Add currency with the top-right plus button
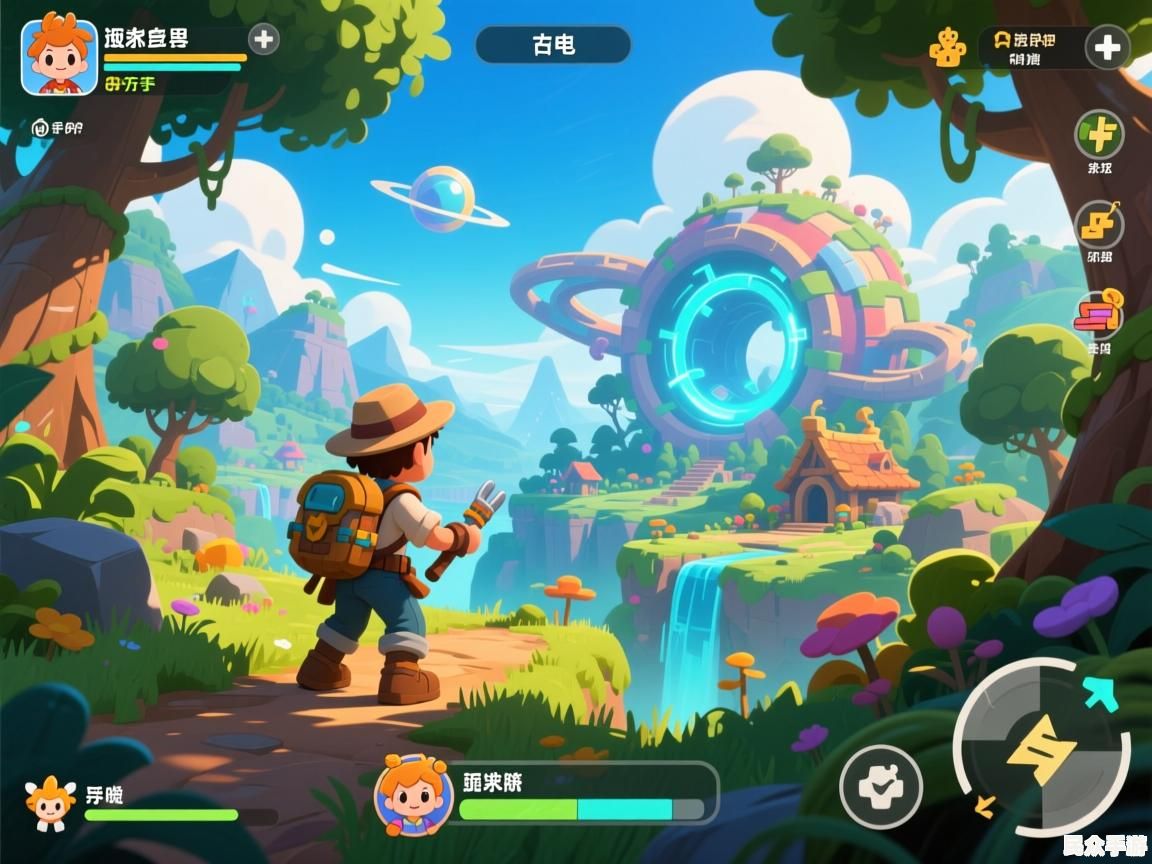Viewport: 1152px width, 864px height. [x=1107, y=47]
